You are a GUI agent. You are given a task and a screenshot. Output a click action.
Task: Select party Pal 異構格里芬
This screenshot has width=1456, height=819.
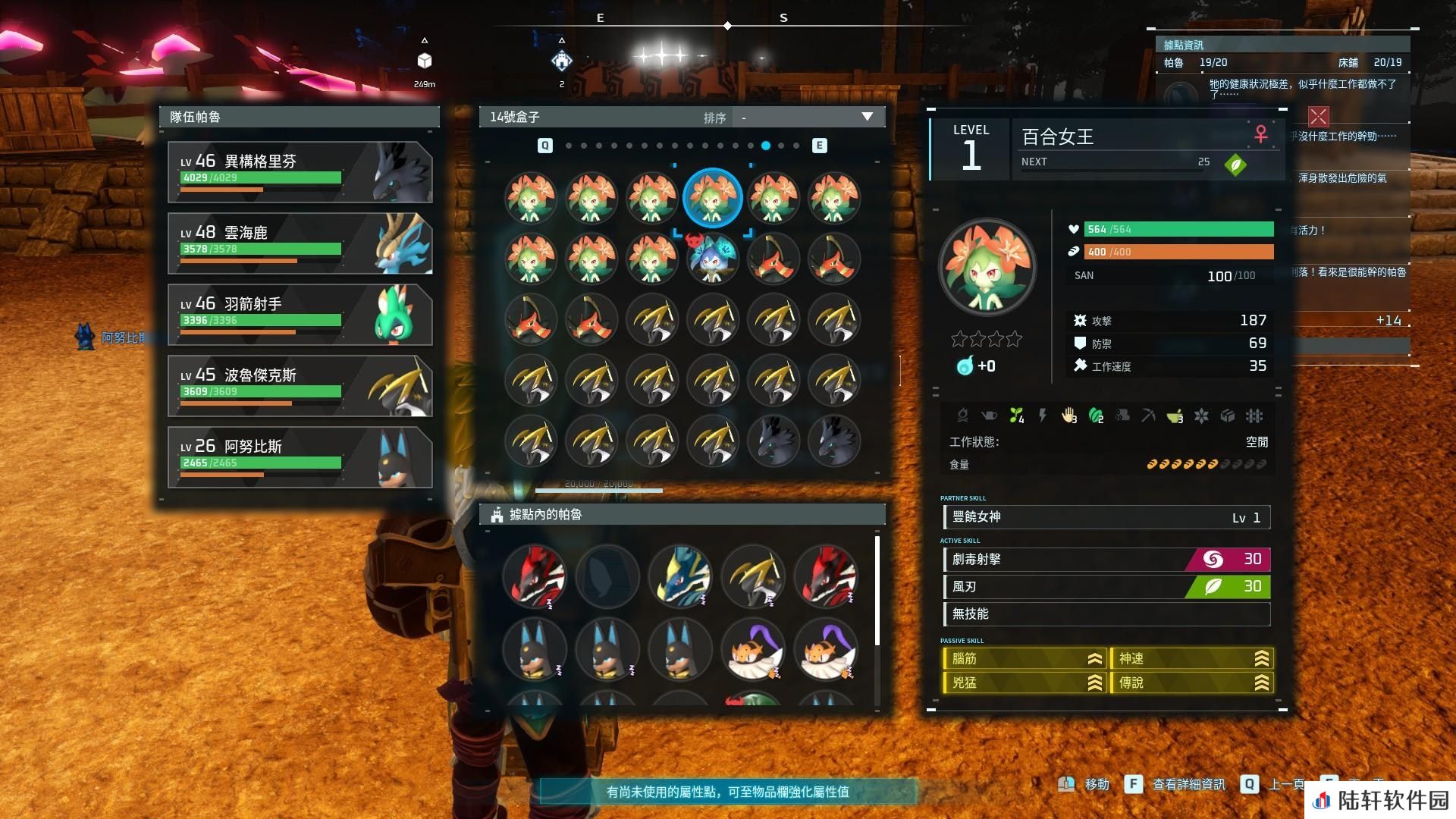pos(300,172)
